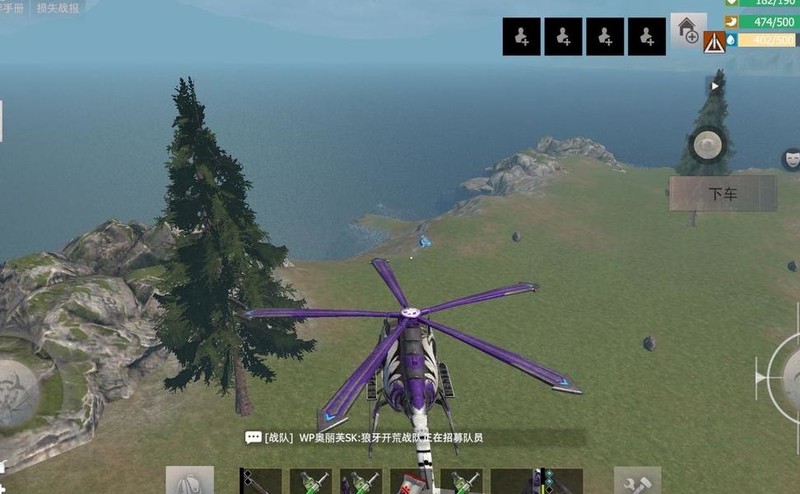Tap the orange warning triangle icon
The height and width of the screenshot is (494, 800).
714,42
